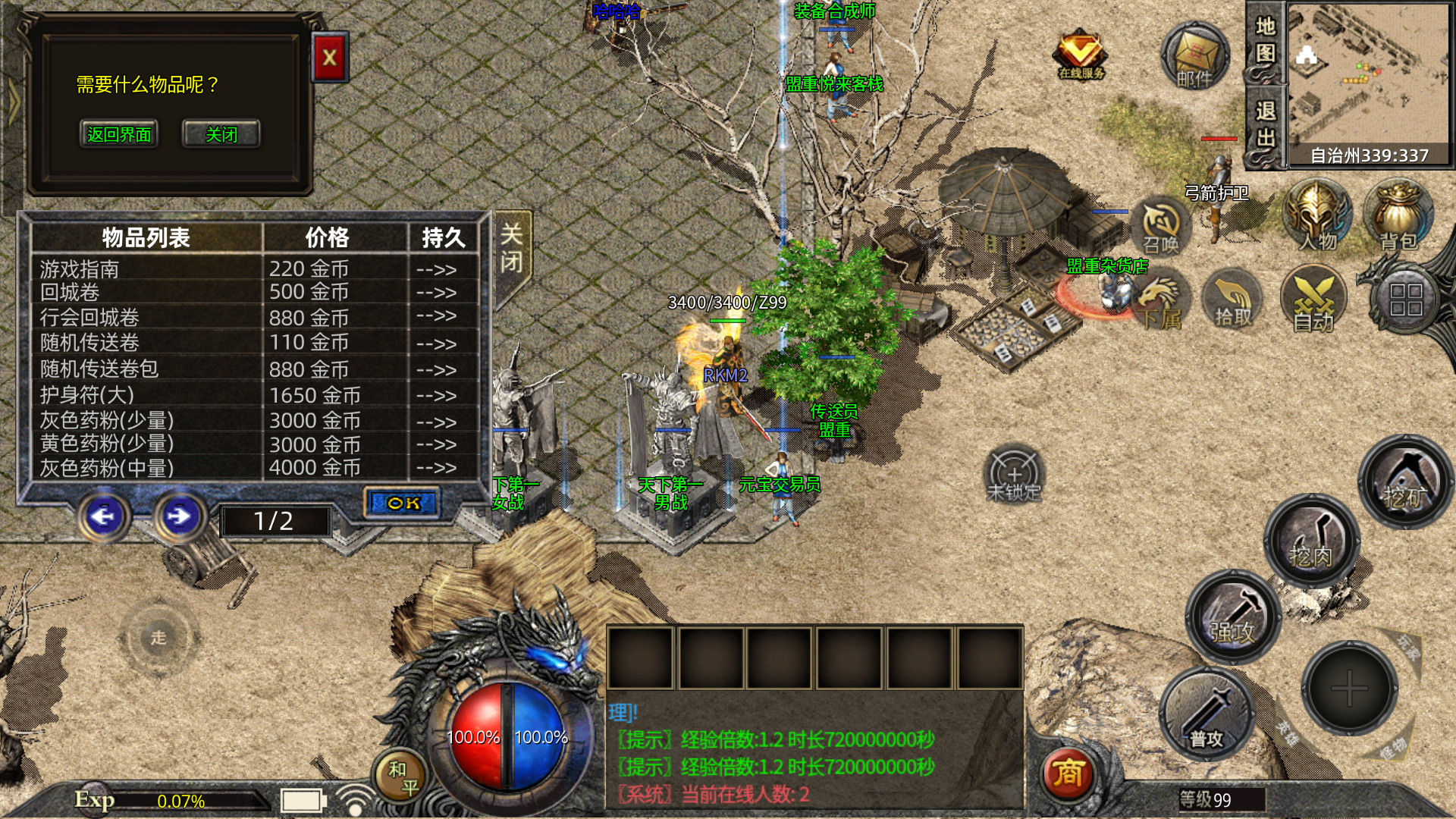
Task: Close the dialog with the red X
Action: point(330,57)
